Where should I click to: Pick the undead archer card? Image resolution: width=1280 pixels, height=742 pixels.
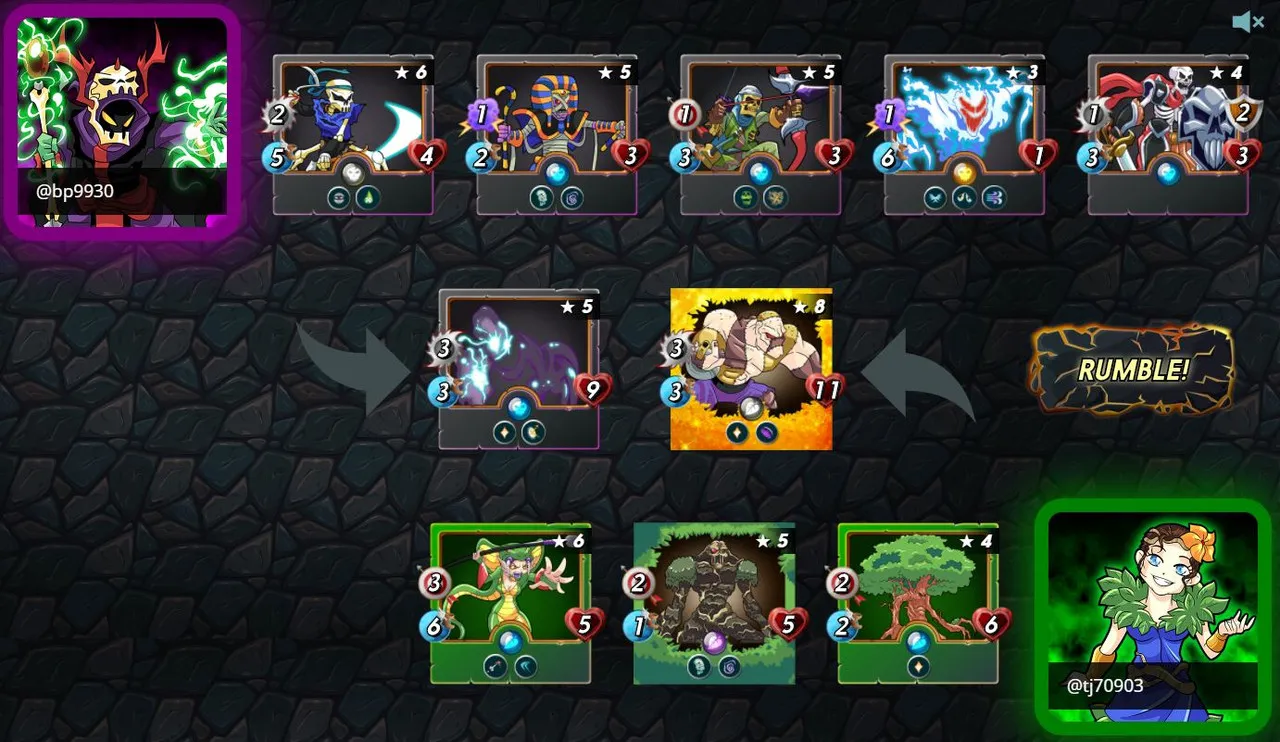pos(761,134)
